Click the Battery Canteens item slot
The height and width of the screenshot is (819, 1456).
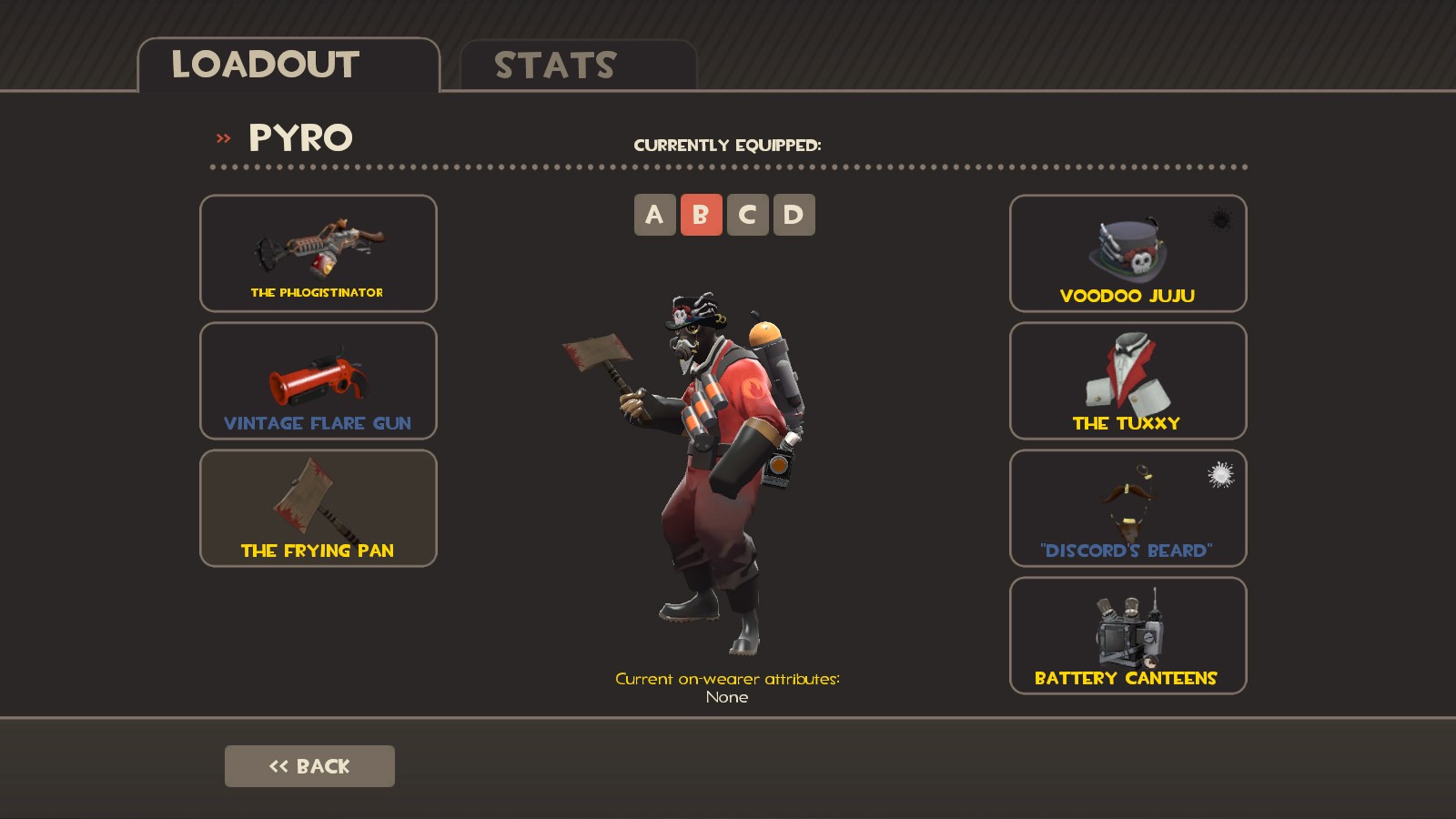(x=1127, y=636)
